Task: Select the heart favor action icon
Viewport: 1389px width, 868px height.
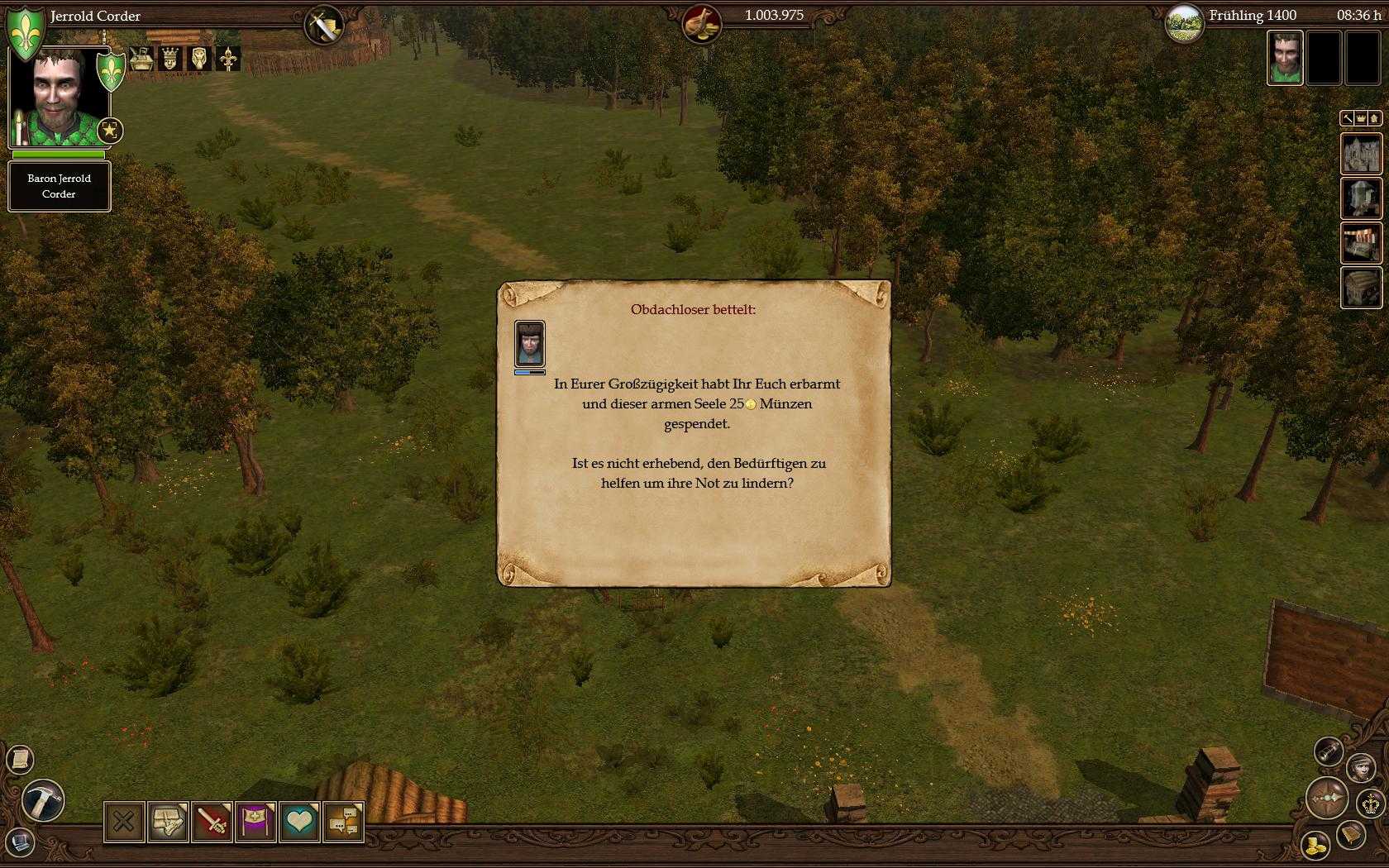Action: pyautogui.click(x=299, y=821)
